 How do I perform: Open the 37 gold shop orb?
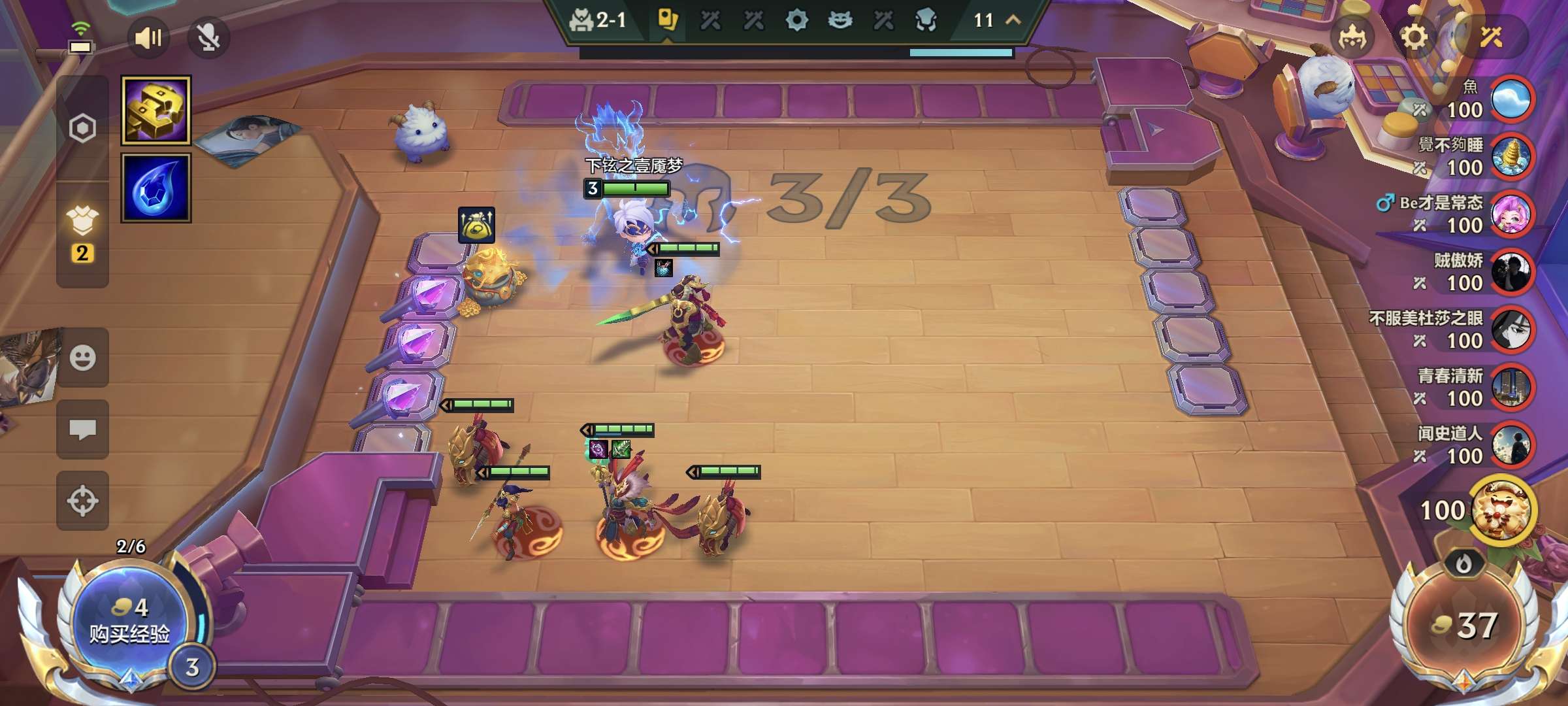tap(1463, 626)
